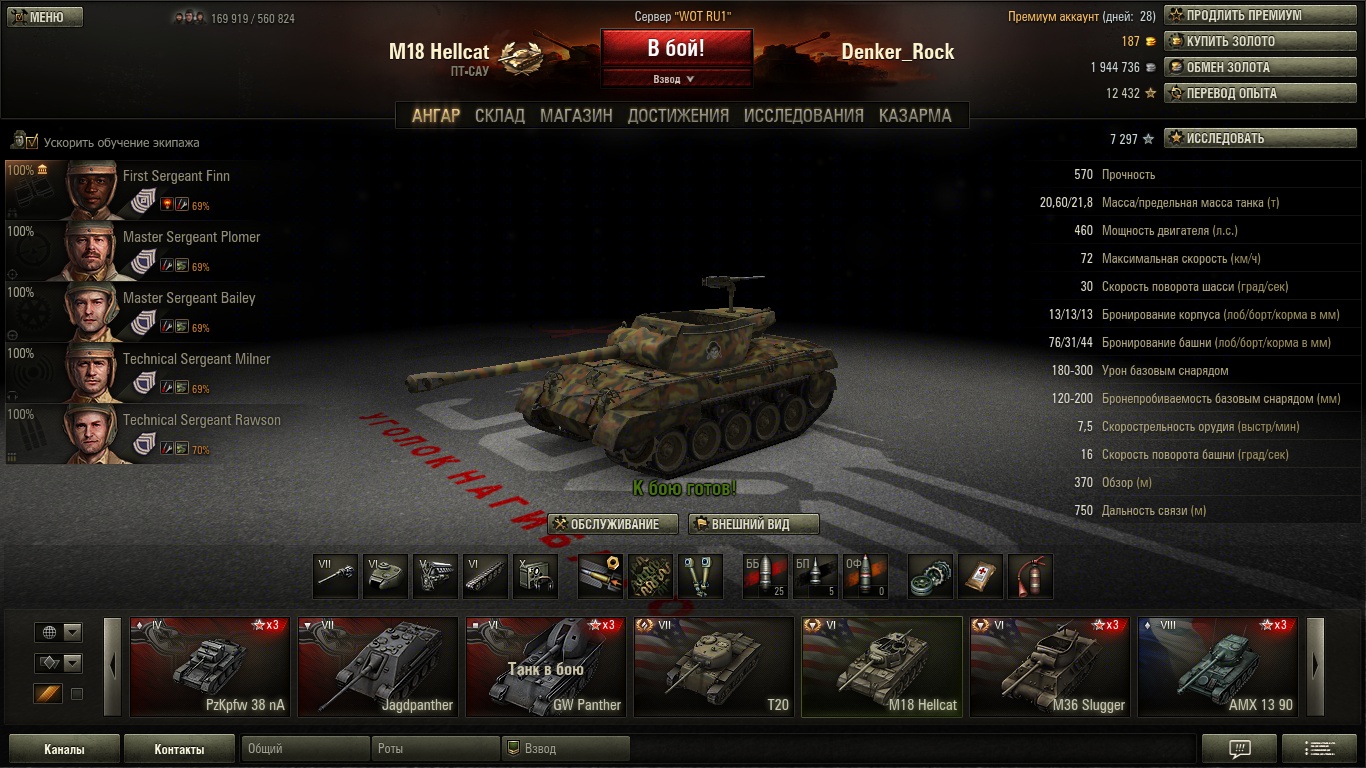Show the ИССЛЕДОВАНИЯ tab

click(x=803, y=116)
